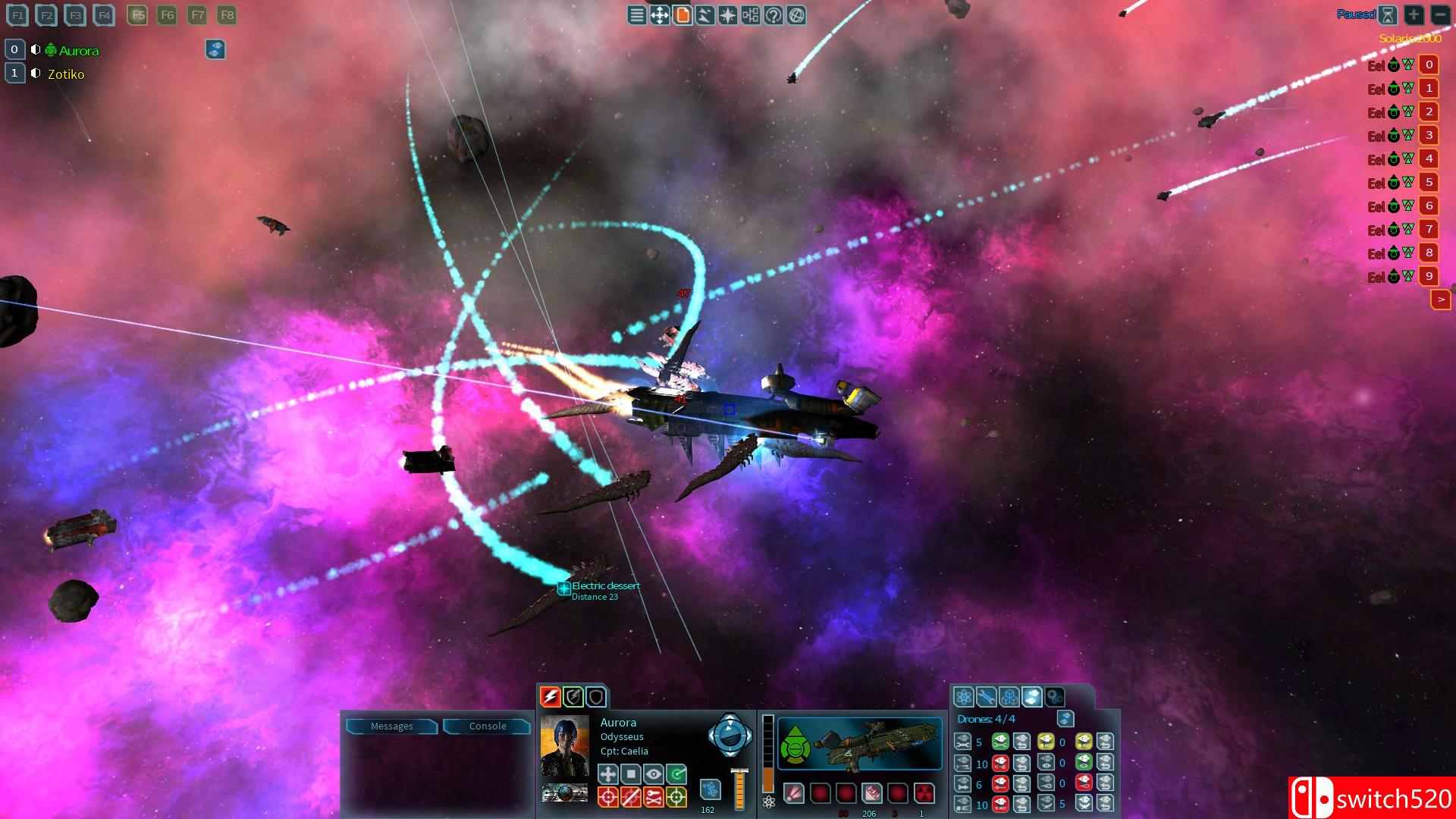Open the gear tab in the drone panel
1456x819 pixels.
(x=1055, y=696)
